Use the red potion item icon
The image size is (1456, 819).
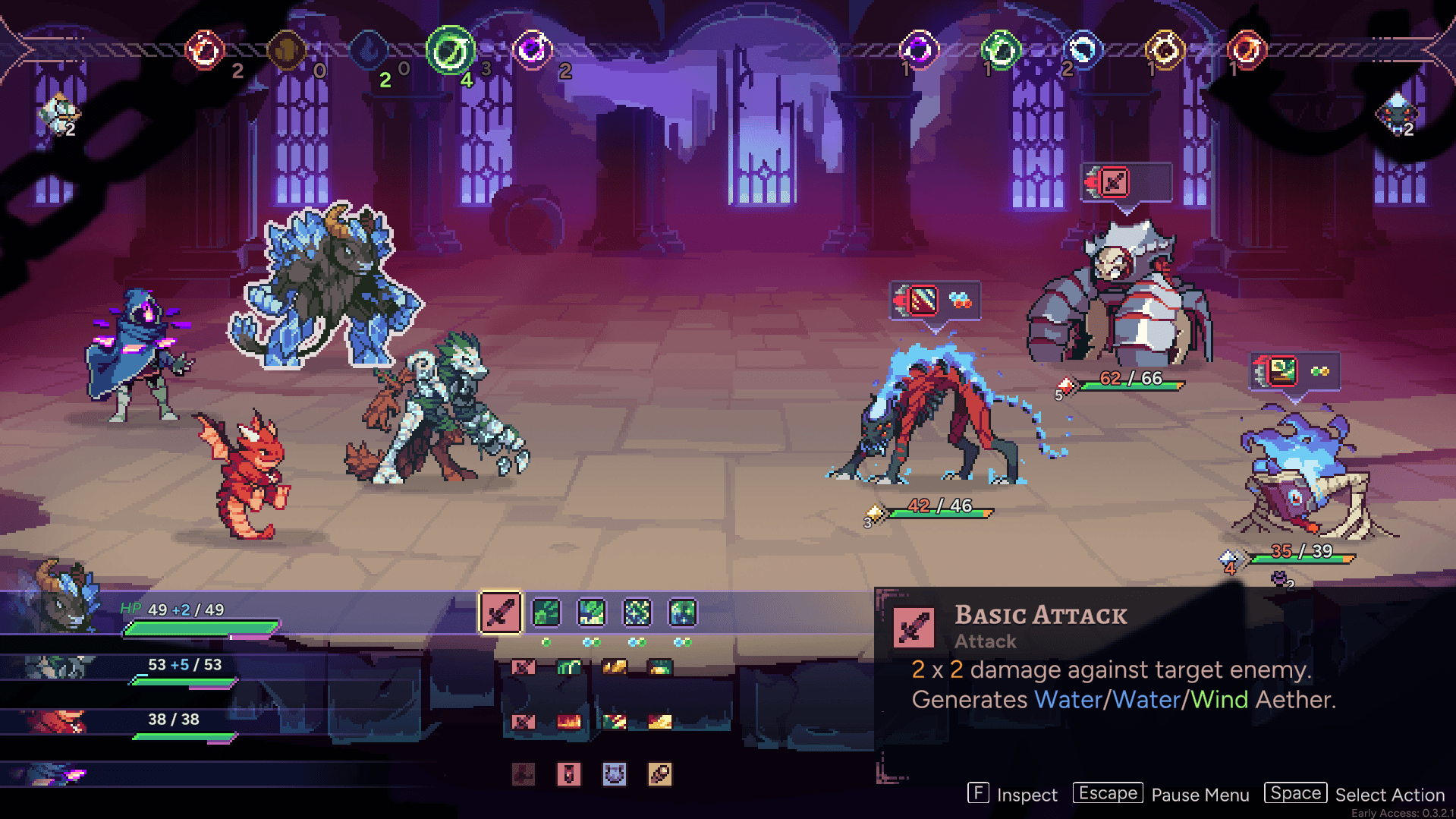(x=569, y=774)
